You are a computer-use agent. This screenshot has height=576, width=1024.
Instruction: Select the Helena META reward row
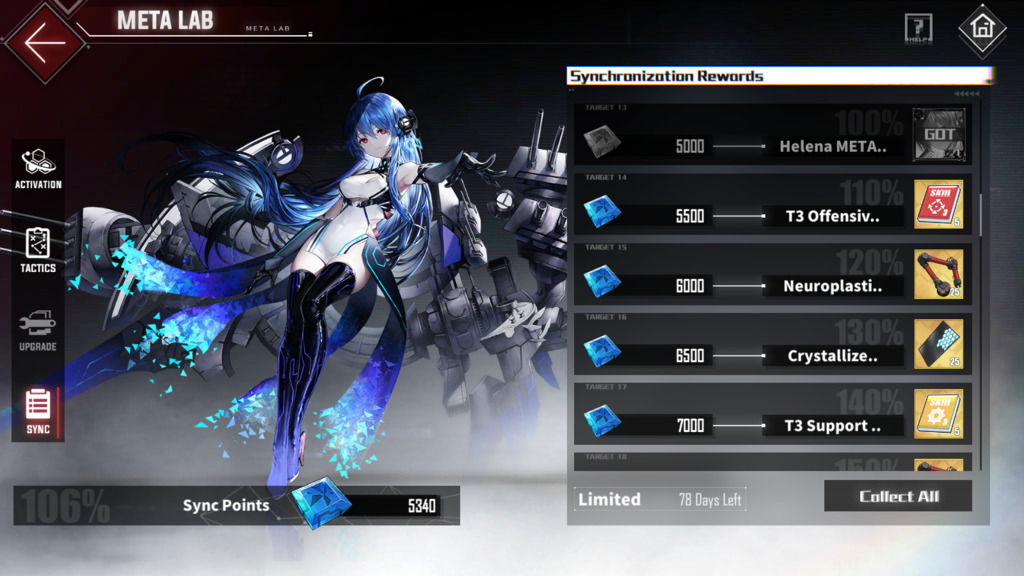point(770,147)
